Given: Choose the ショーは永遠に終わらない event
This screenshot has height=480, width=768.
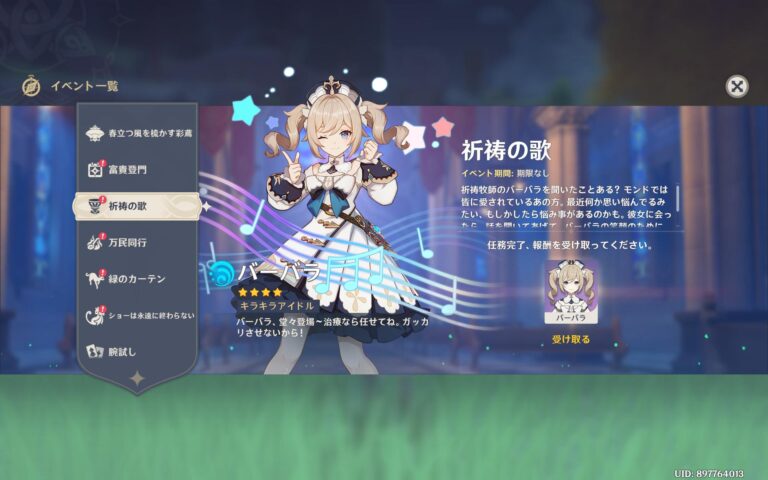Looking at the screenshot, I should point(138,315).
